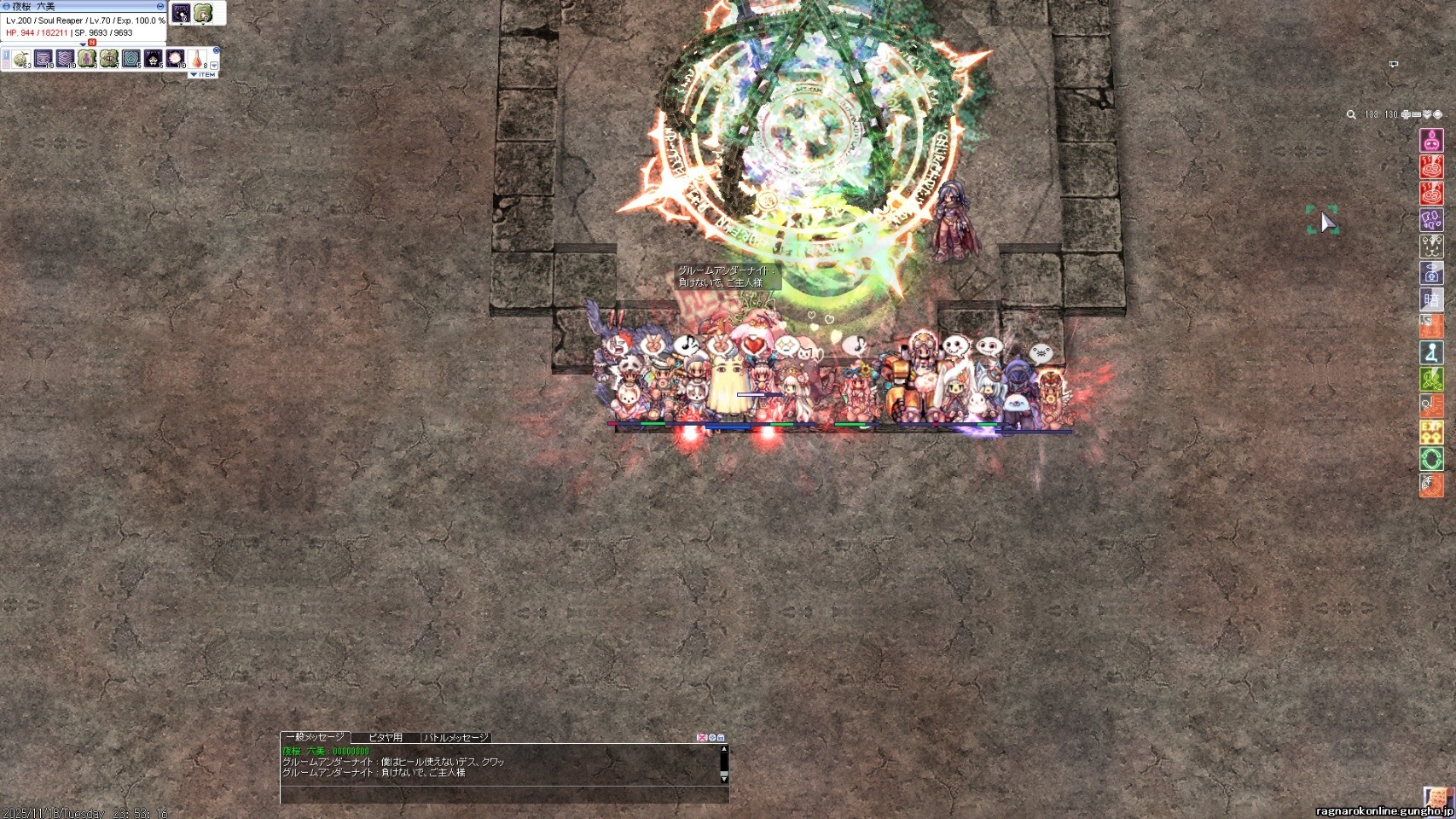Select the green circular arrows status icon
The height and width of the screenshot is (819, 1456).
point(1431,459)
